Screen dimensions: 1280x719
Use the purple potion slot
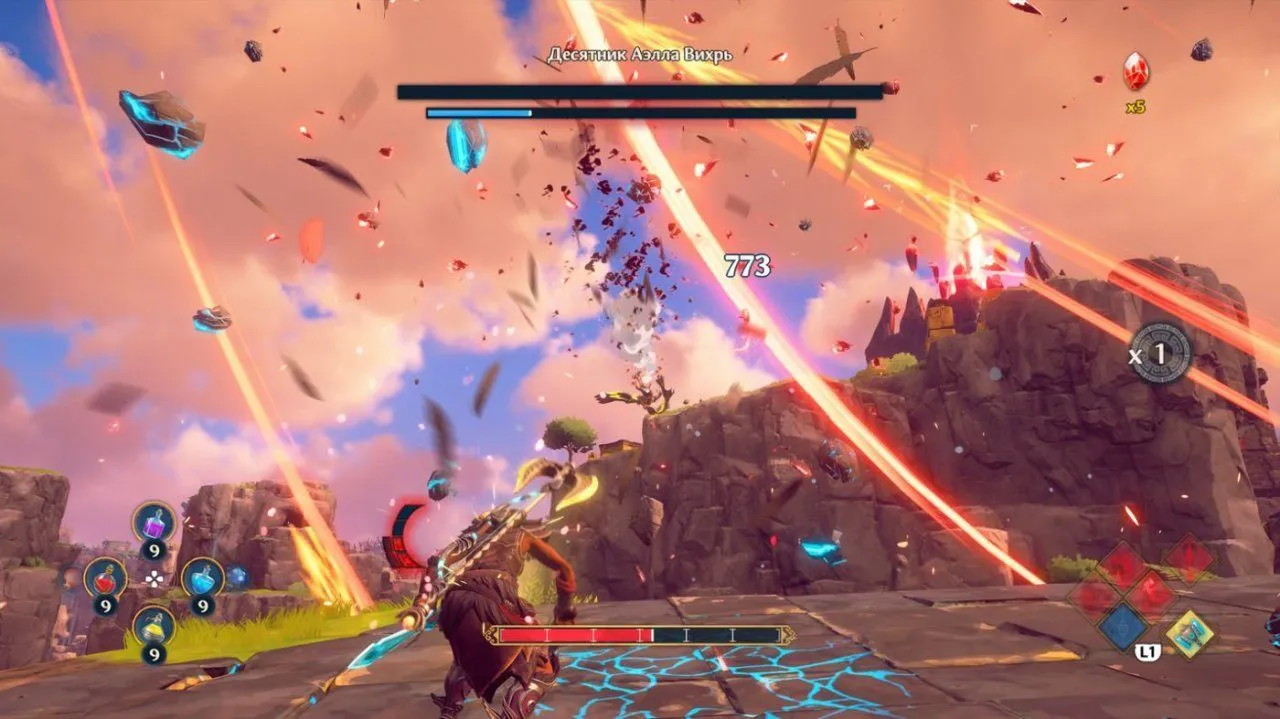[x=155, y=523]
